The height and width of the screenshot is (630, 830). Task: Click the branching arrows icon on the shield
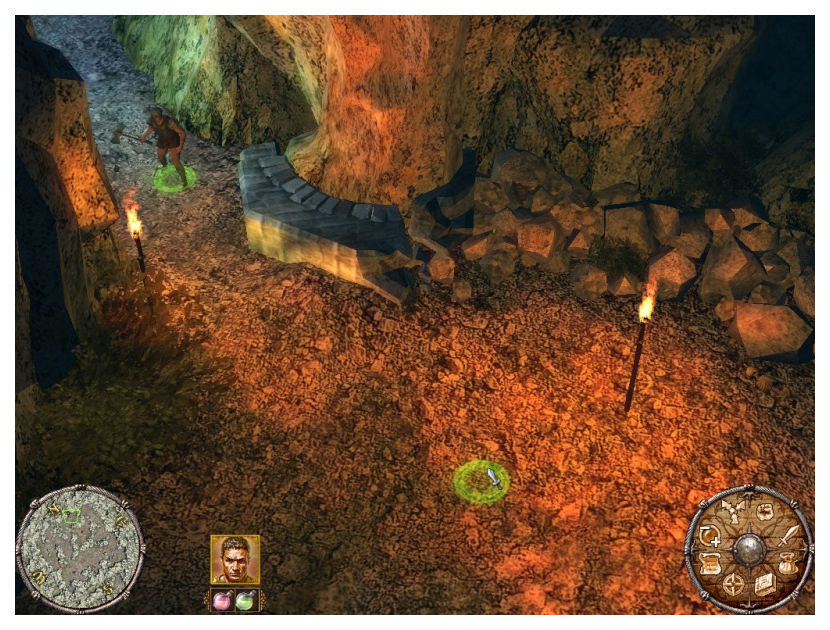point(732,512)
